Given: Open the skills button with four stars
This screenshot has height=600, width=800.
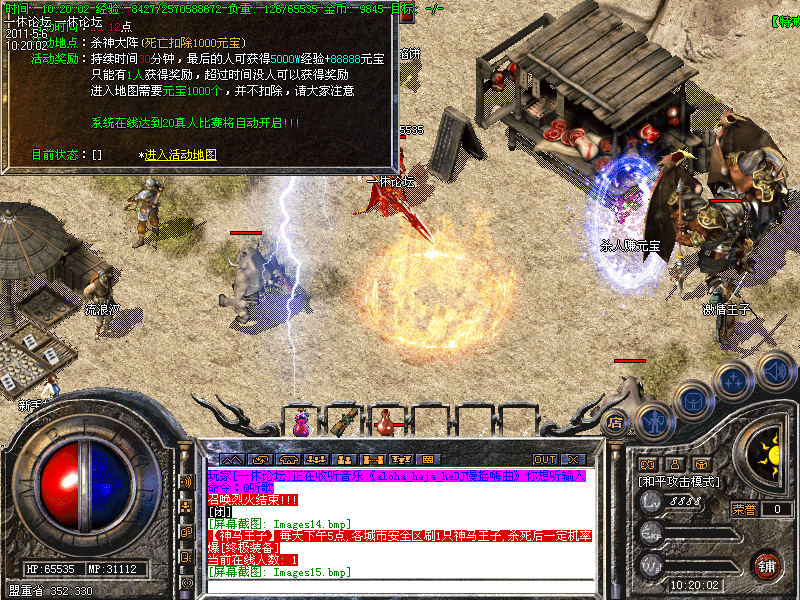Looking at the screenshot, I should tap(735, 380).
